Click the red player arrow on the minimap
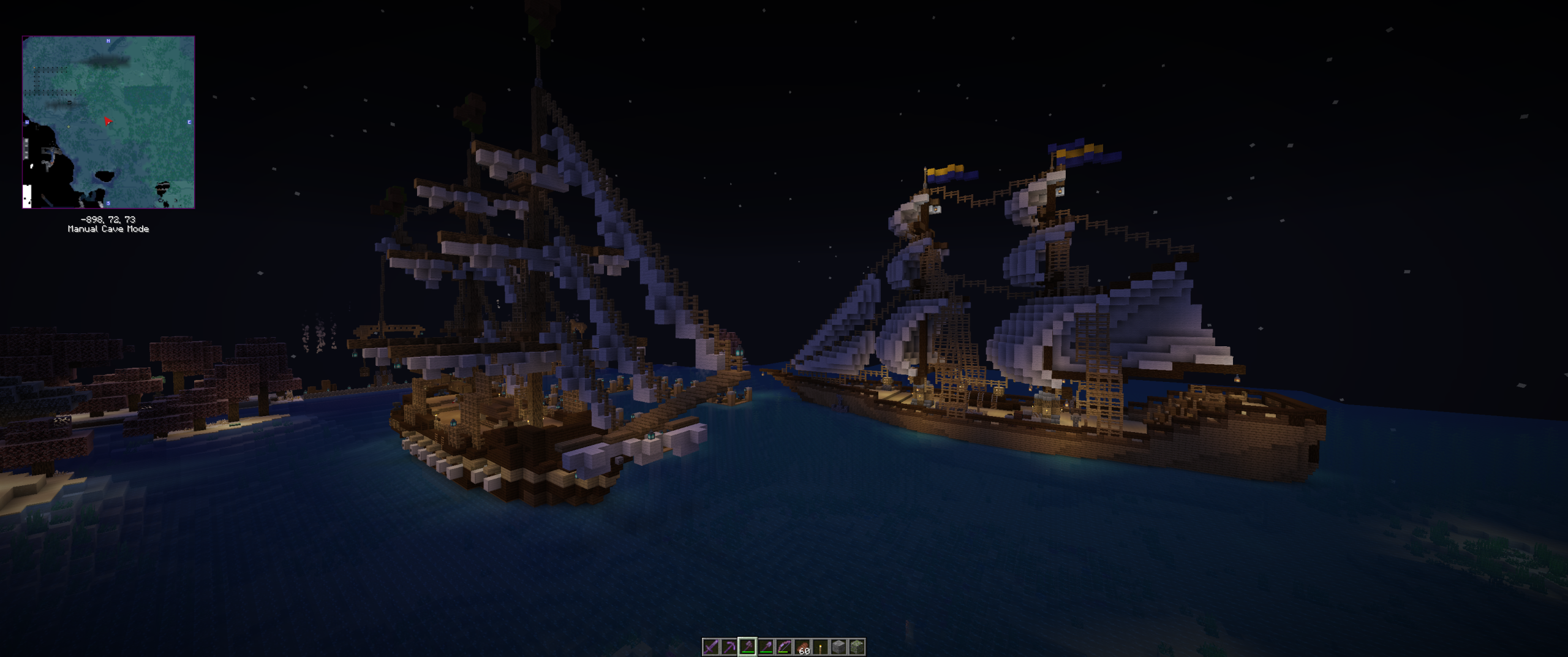Screen dimensions: 1568x657 pyautogui.click(x=108, y=121)
